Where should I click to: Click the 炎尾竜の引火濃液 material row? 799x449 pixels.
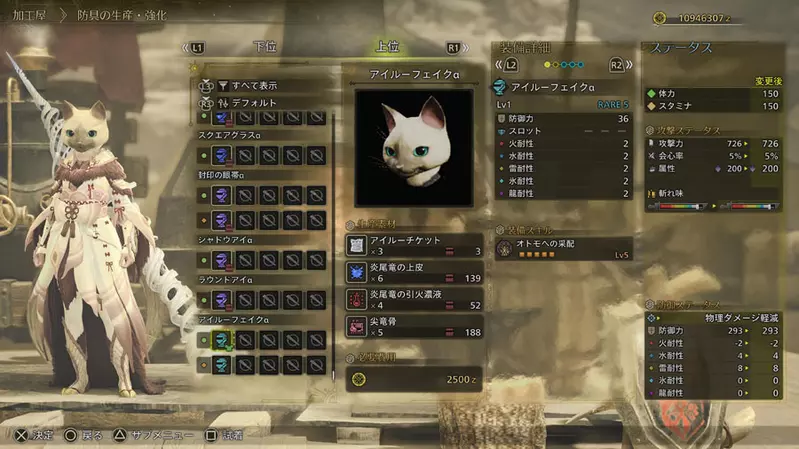click(414, 299)
